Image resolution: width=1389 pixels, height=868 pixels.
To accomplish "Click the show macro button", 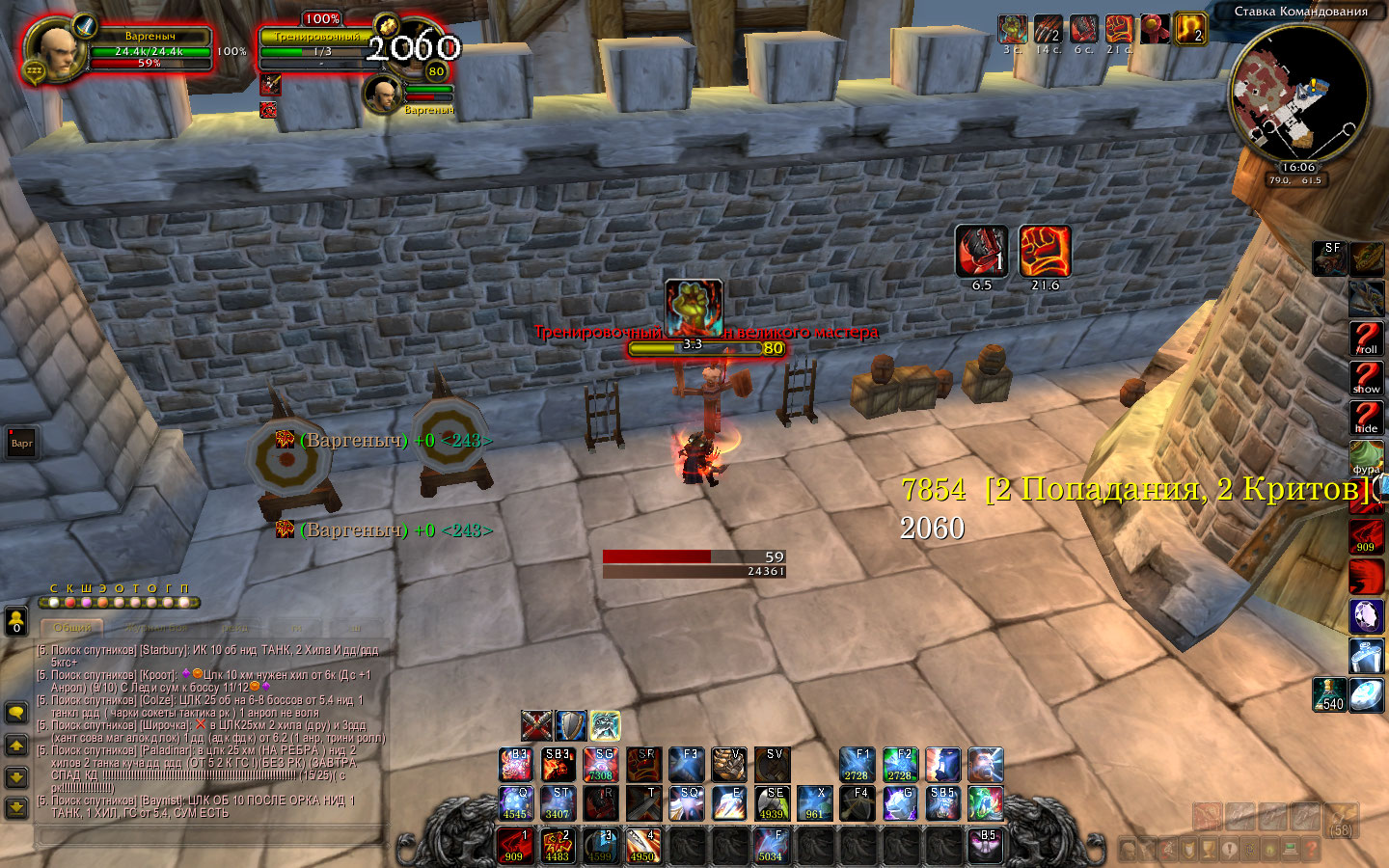I will (x=1367, y=378).
